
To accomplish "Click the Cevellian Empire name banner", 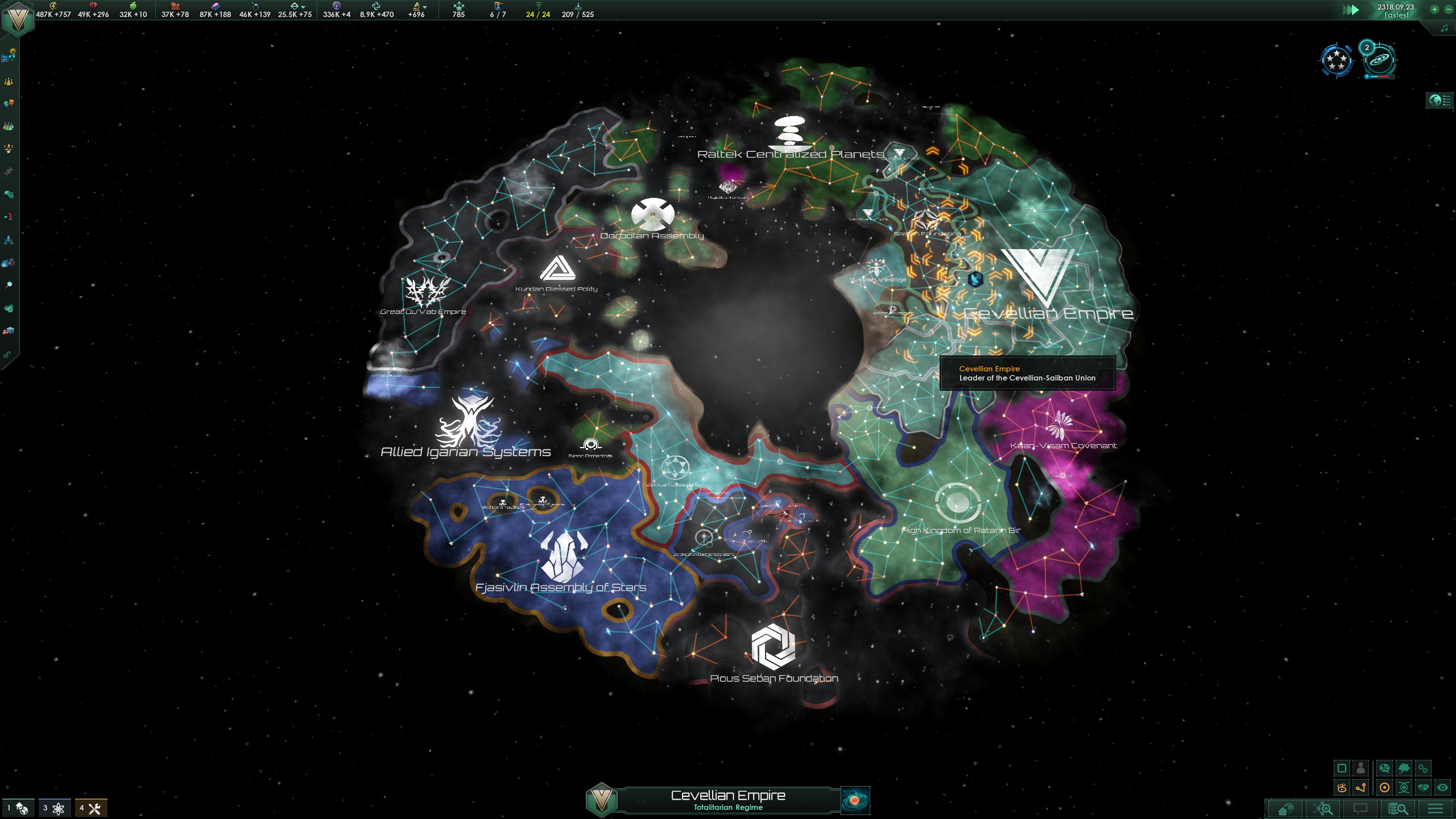I will click(x=728, y=799).
